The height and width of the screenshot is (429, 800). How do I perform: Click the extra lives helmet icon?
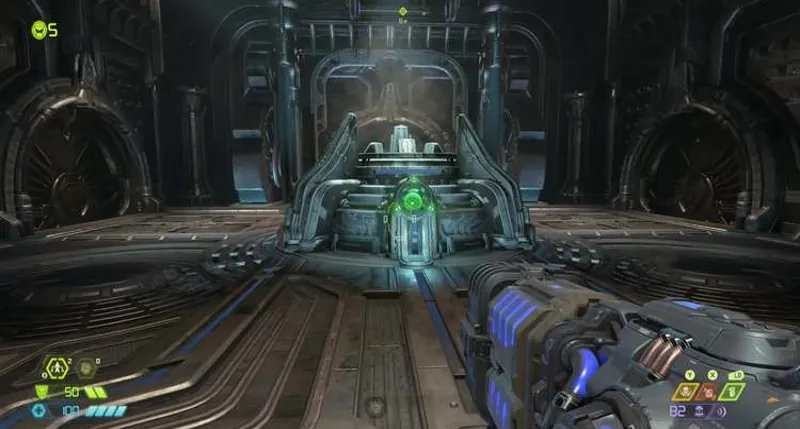click(x=38, y=29)
